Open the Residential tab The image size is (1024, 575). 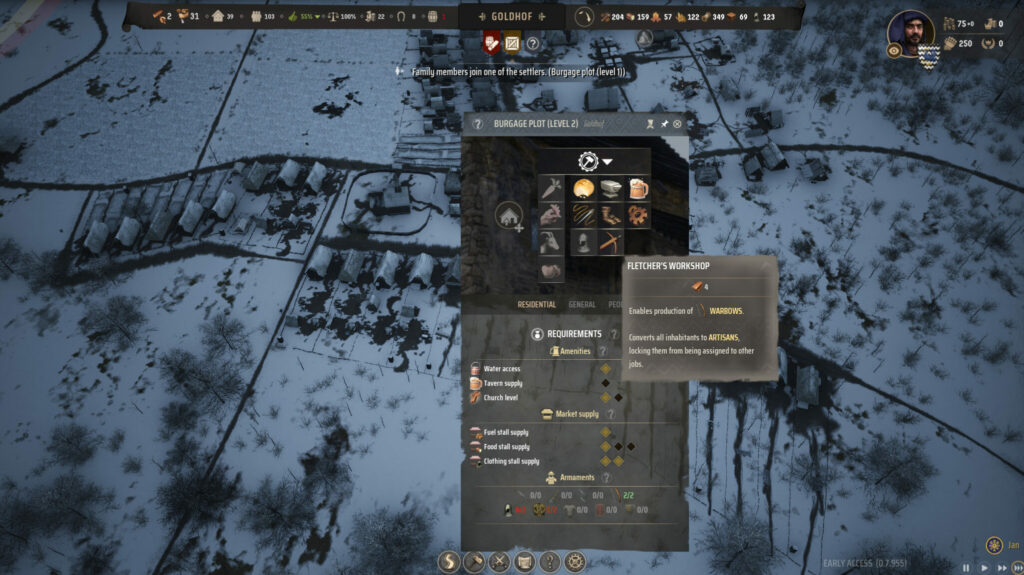tap(537, 304)
